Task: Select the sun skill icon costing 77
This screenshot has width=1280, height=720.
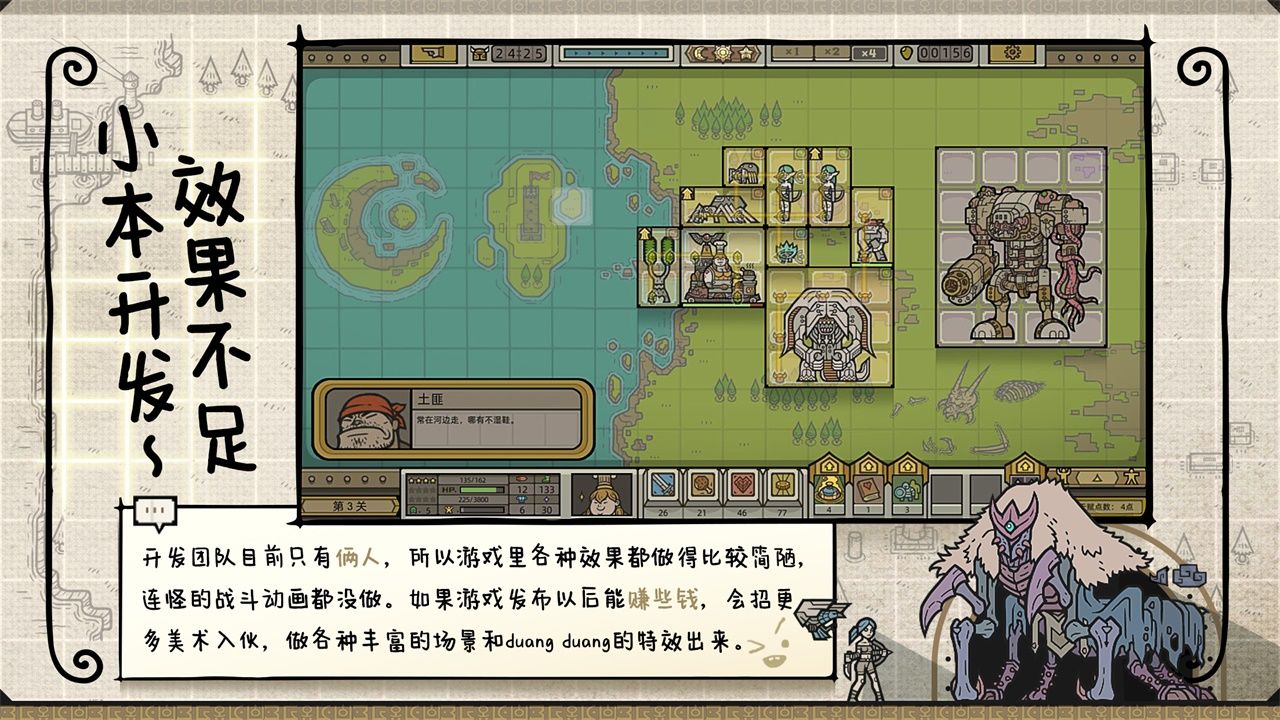Action: [782, 485]
